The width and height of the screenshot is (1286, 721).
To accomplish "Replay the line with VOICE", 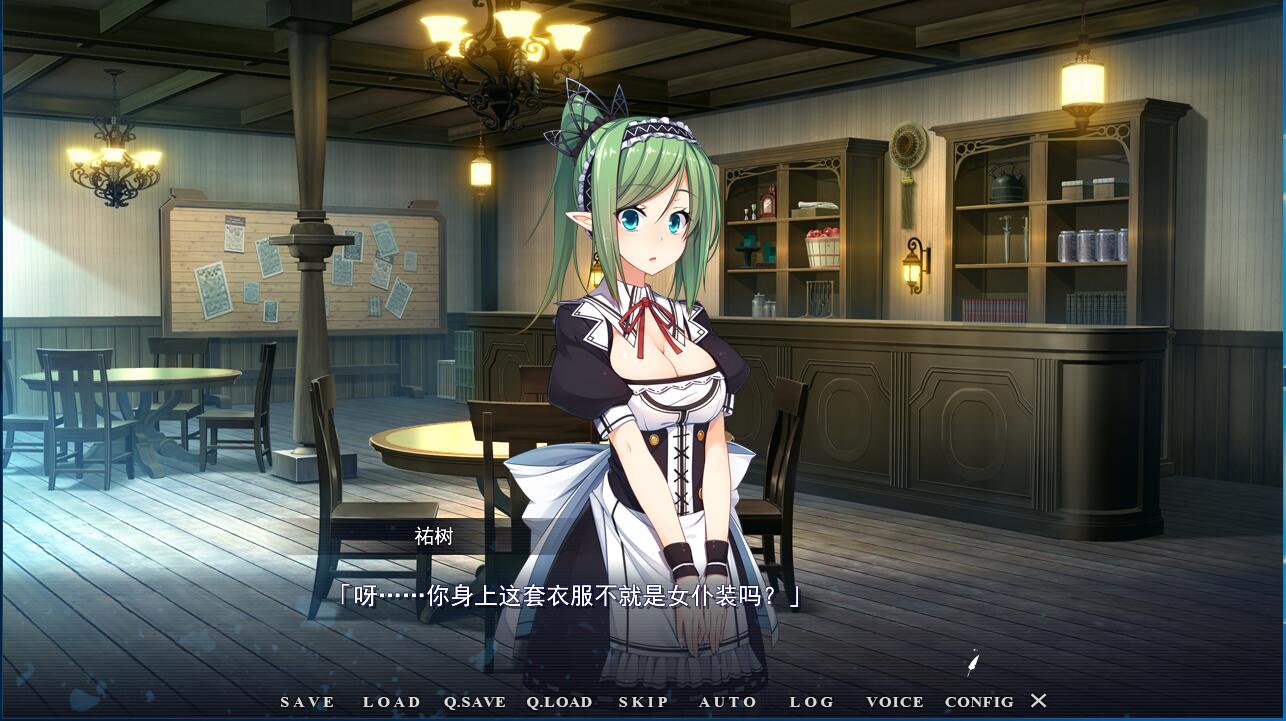I will [x=895, y=702].
